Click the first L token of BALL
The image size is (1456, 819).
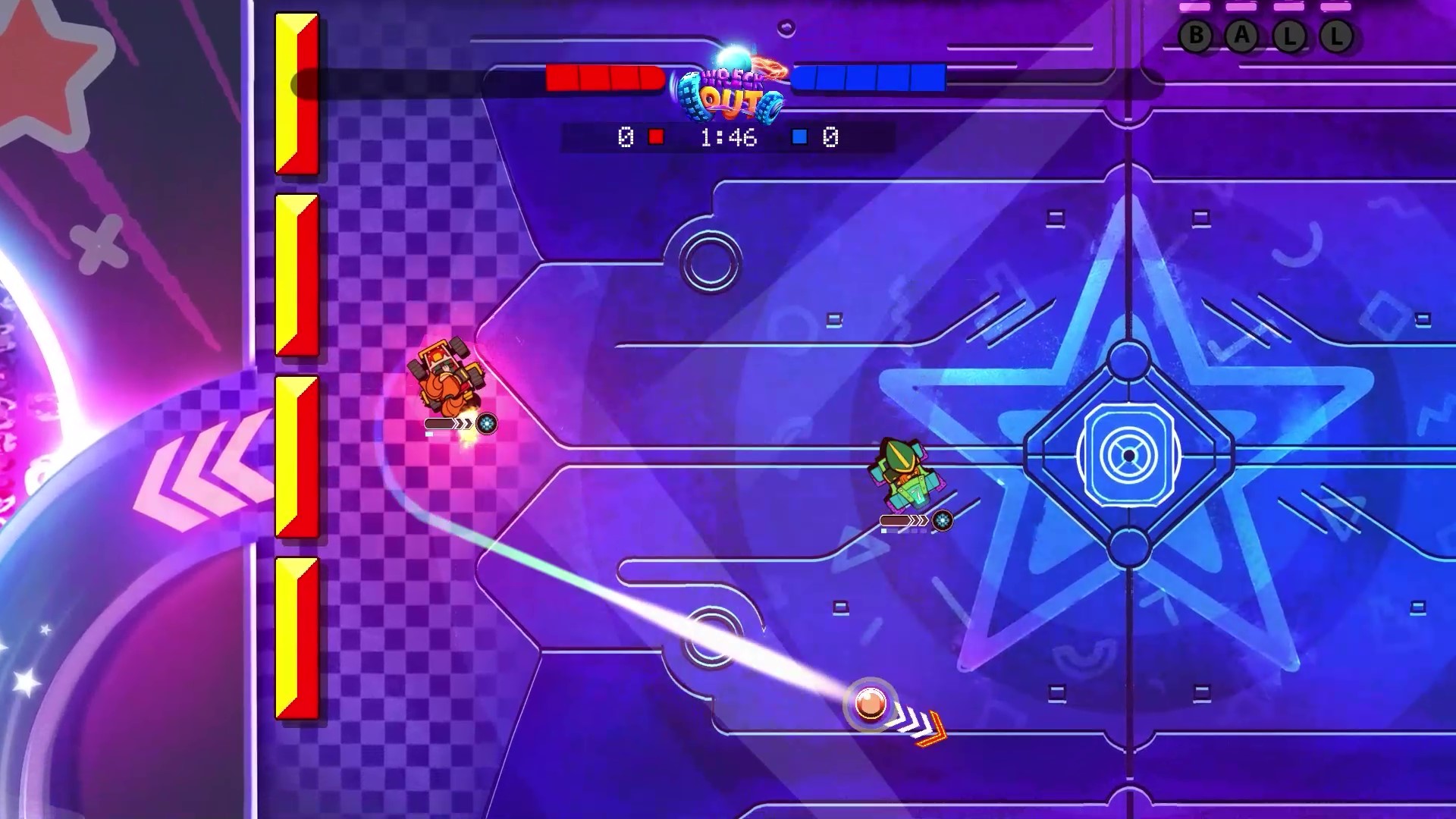(1289, 36)
